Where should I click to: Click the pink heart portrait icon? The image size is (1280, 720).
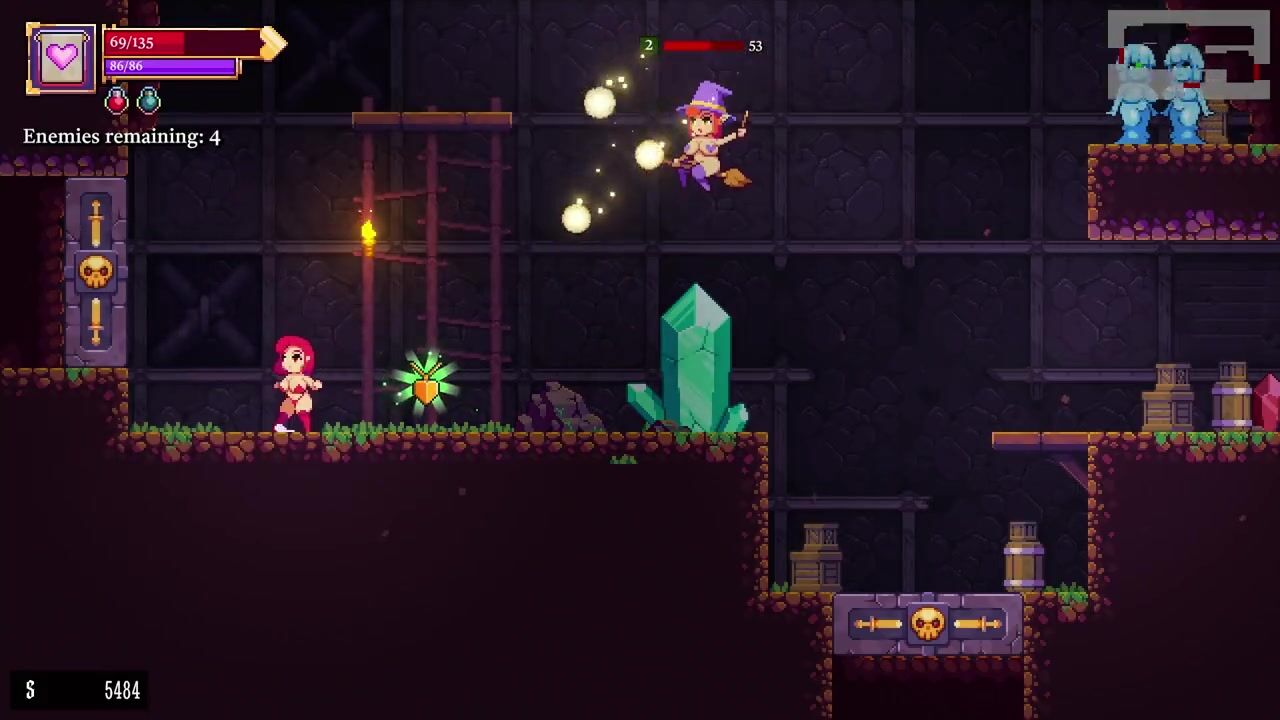tap(61, 58)
